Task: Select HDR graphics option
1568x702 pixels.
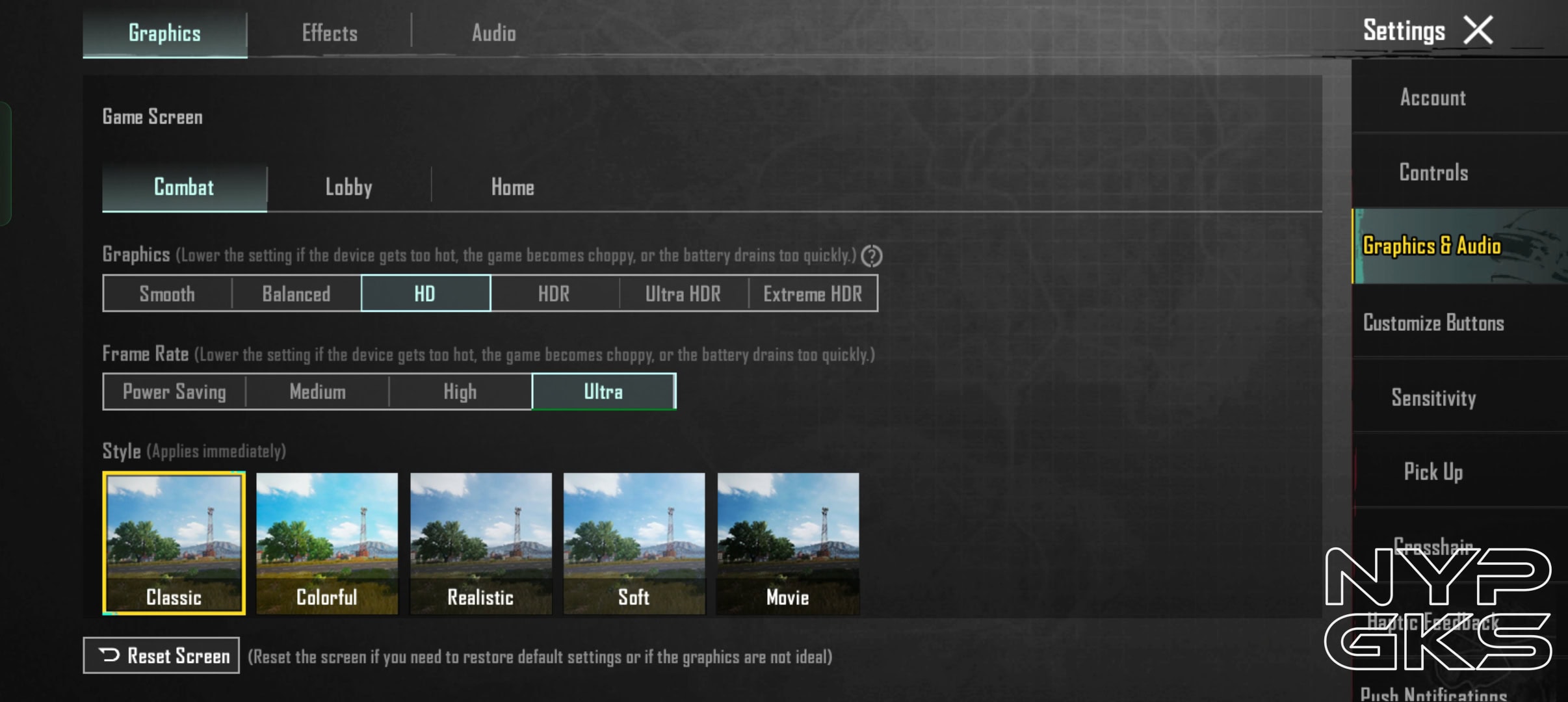Action: [554, 294]
